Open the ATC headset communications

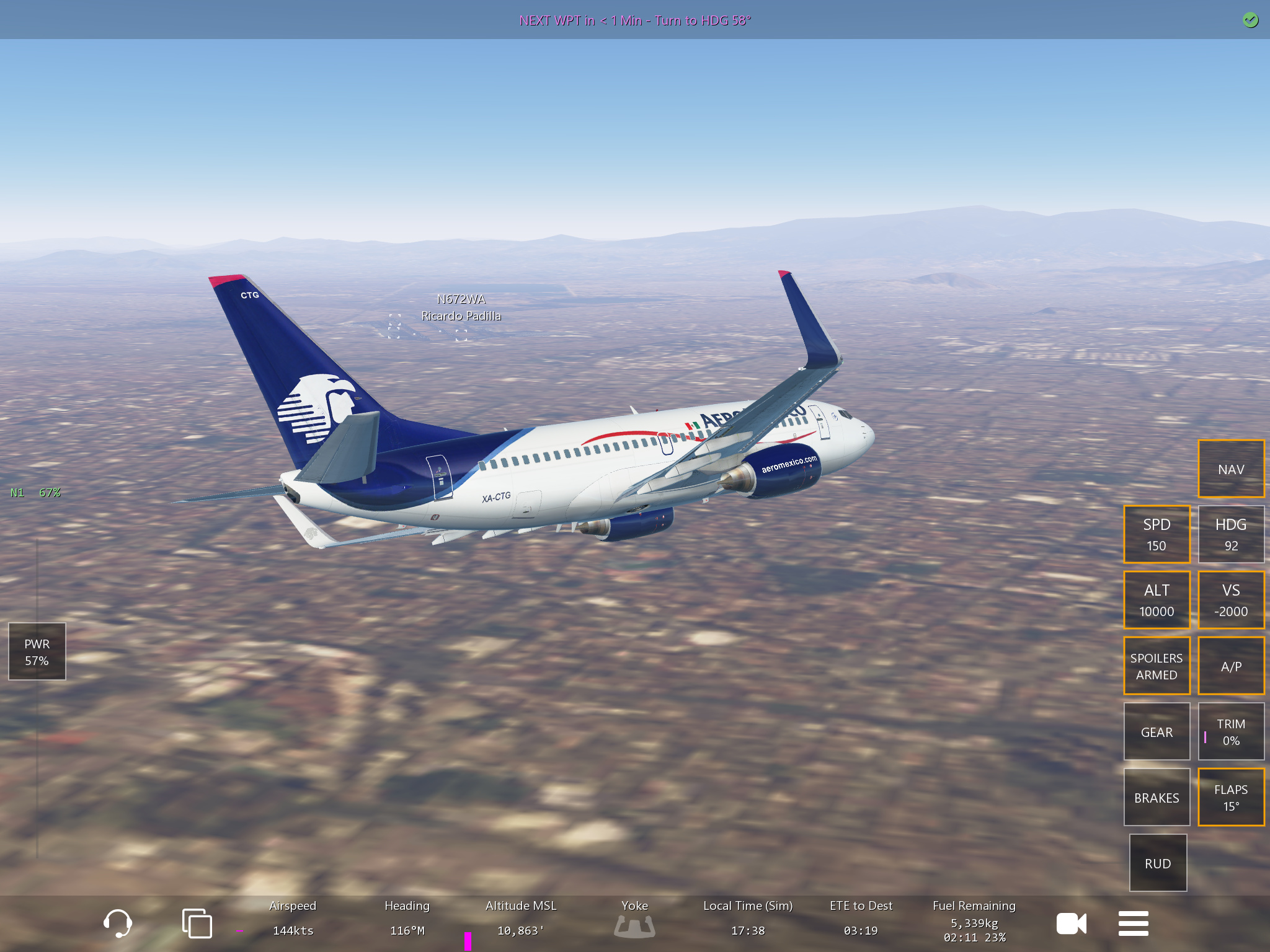click(x=117, y=923)
